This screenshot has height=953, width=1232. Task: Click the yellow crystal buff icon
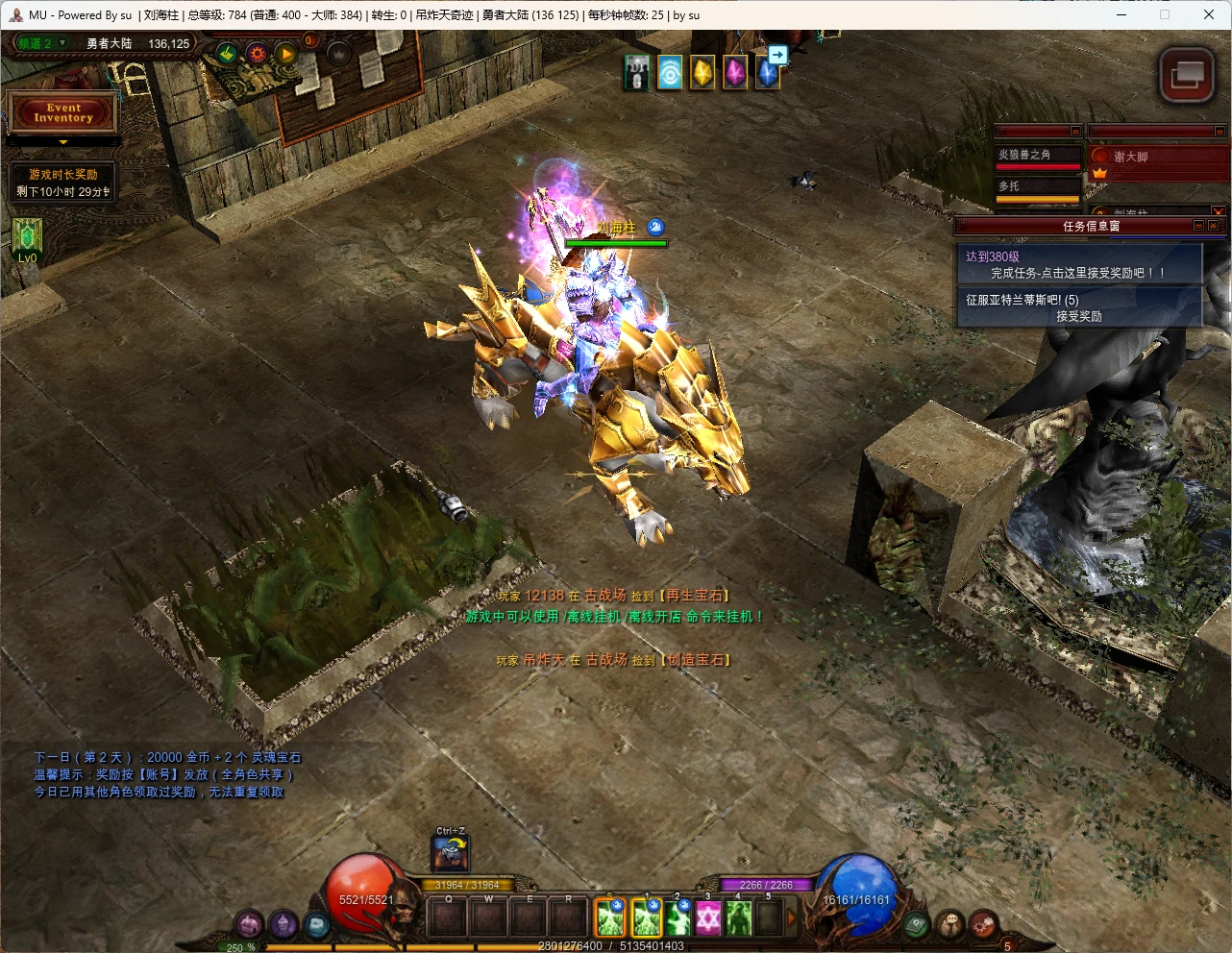(x=702, y=73)
